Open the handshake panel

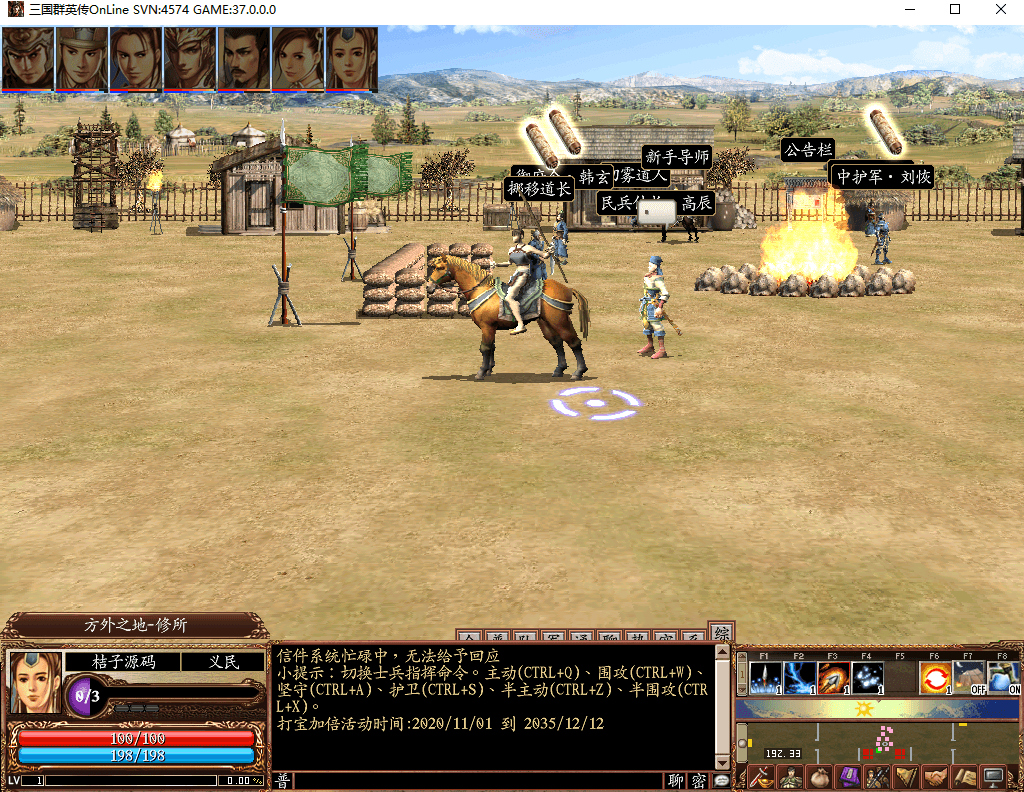[936, 777]
